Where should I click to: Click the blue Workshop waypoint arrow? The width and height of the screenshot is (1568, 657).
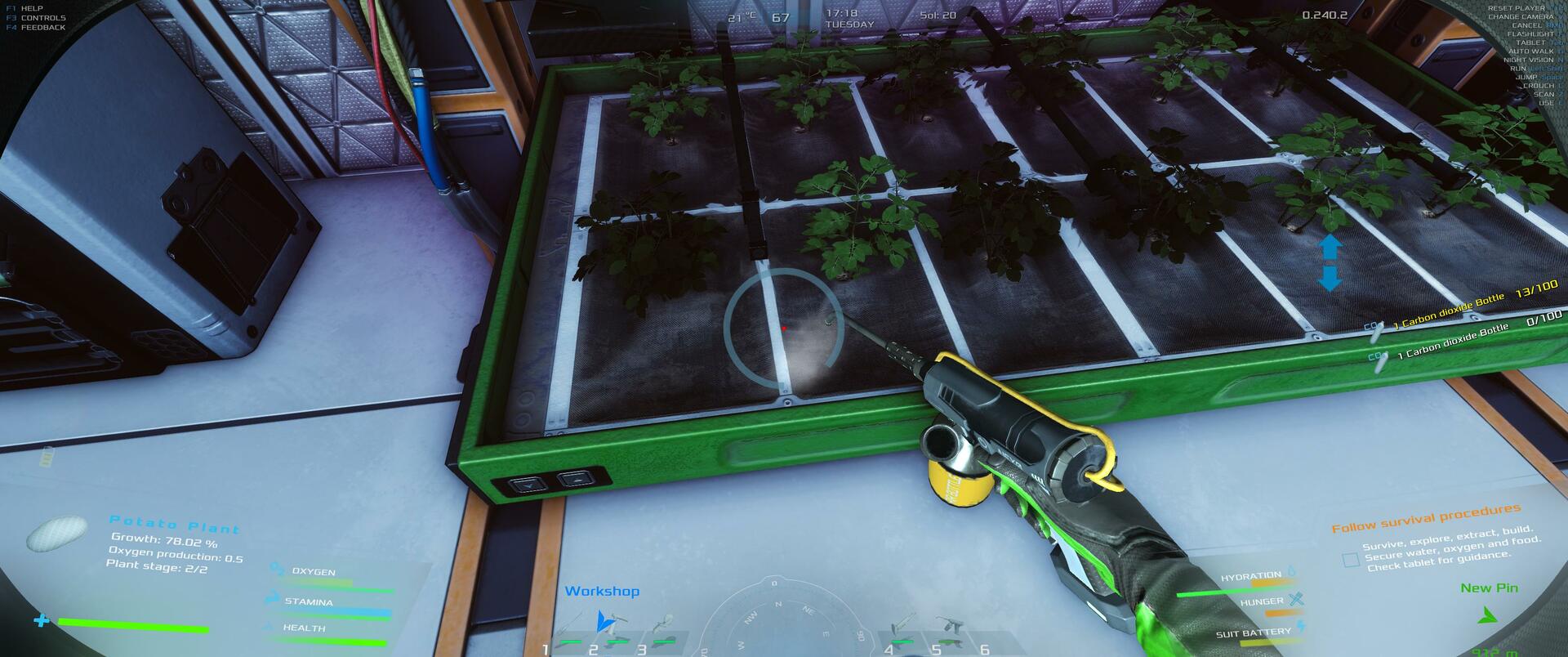pos(604,620)
